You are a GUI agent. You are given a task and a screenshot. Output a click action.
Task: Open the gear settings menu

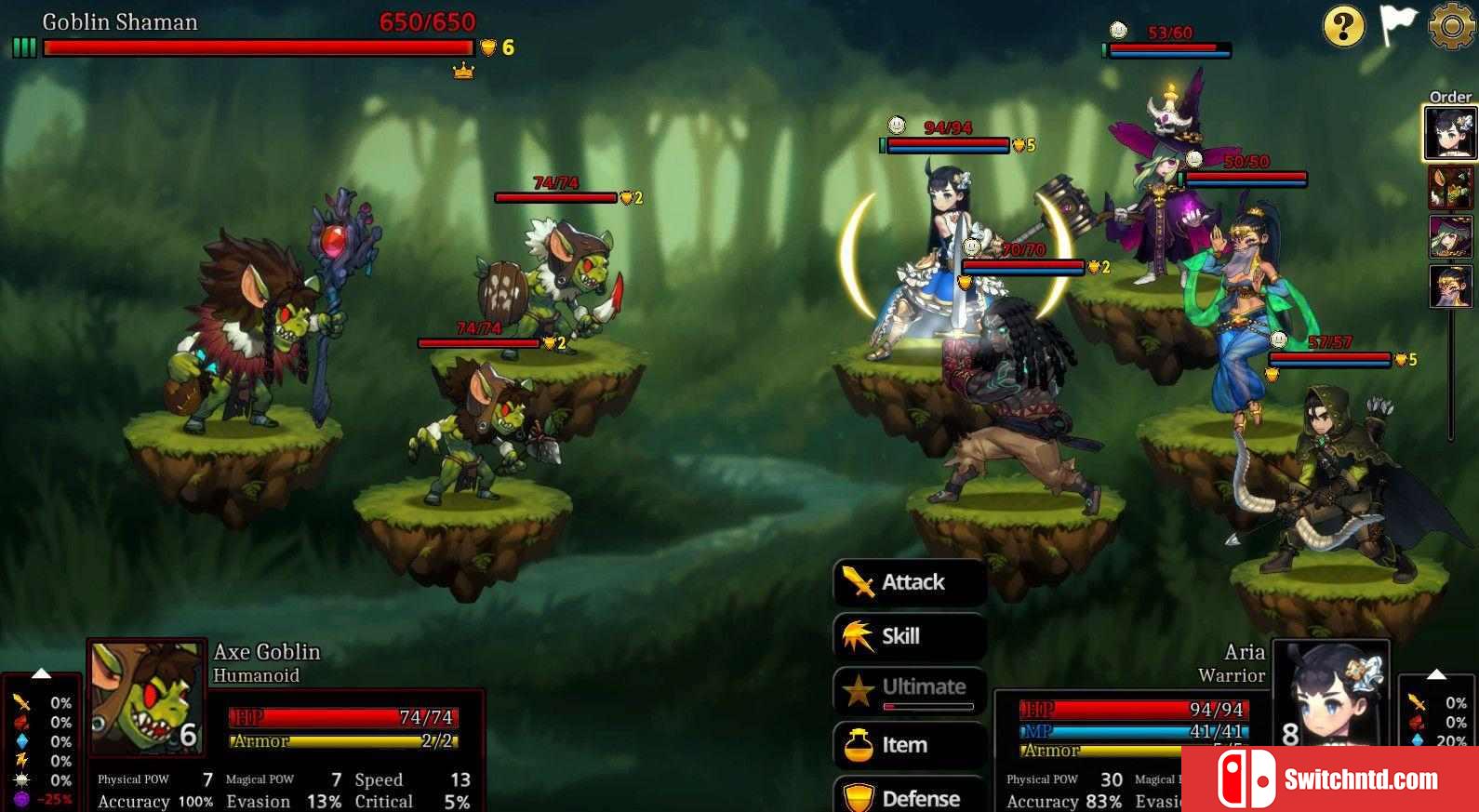click(1451, 26)
